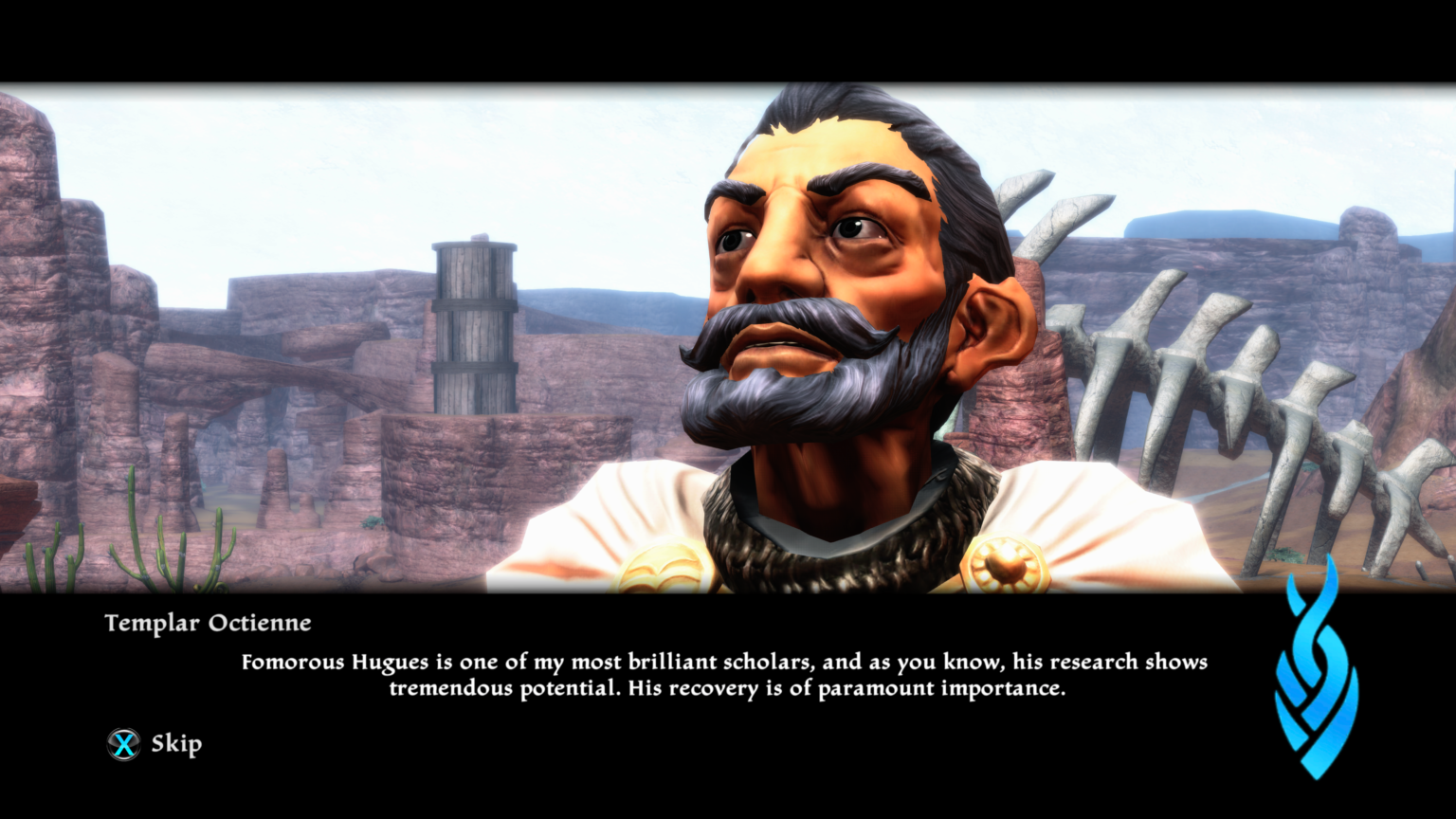Click the black letterbox bar above the scene

point(728,38)
